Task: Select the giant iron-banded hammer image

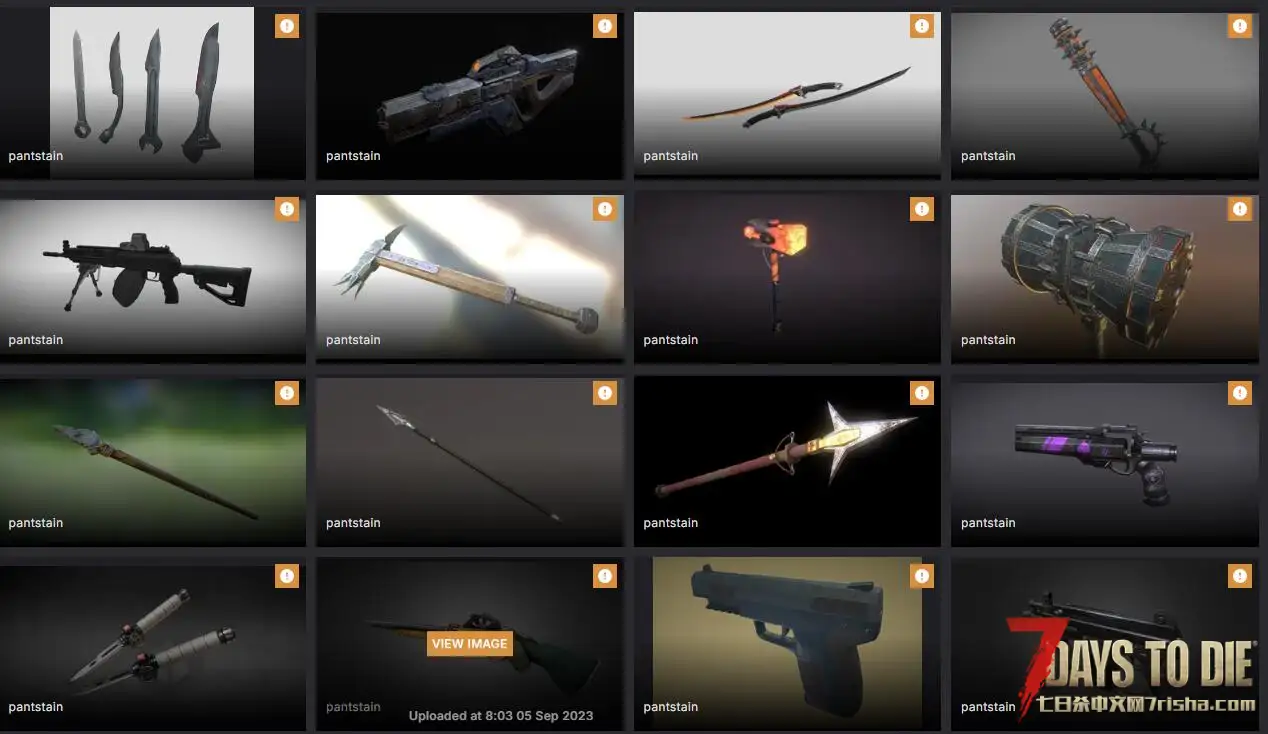Action: (1104, 270)
